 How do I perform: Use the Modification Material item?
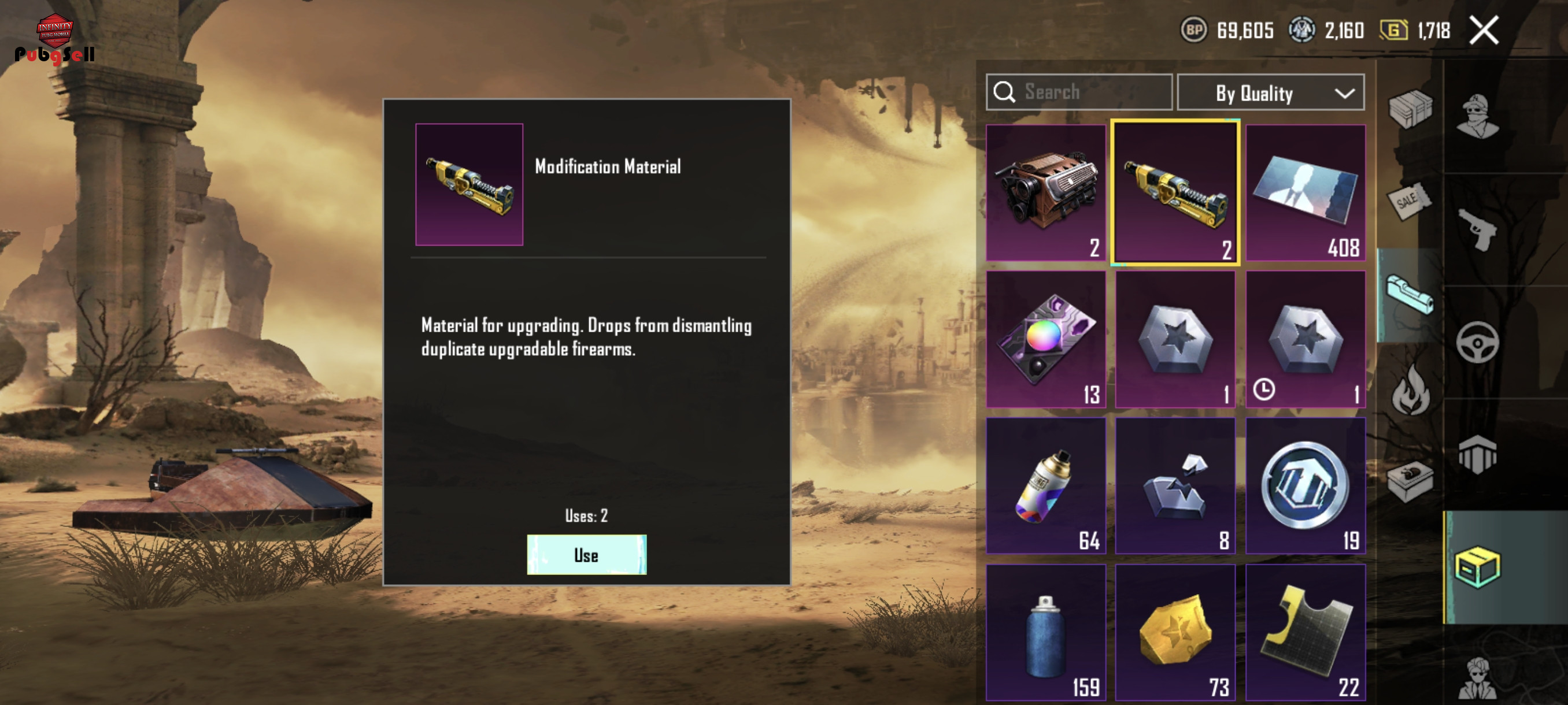(x=586, y=554)
